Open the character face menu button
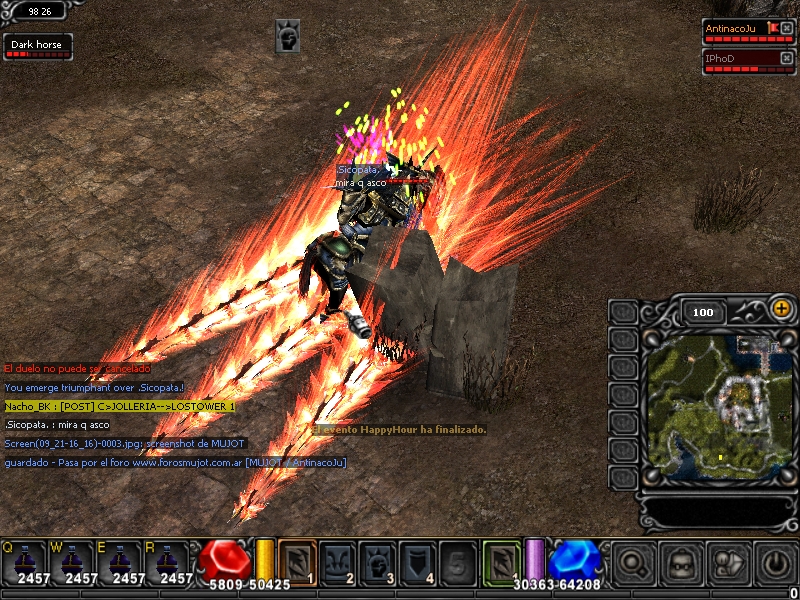Image resolution: width=800 pixels, height=600 pixels. (681, 563)
